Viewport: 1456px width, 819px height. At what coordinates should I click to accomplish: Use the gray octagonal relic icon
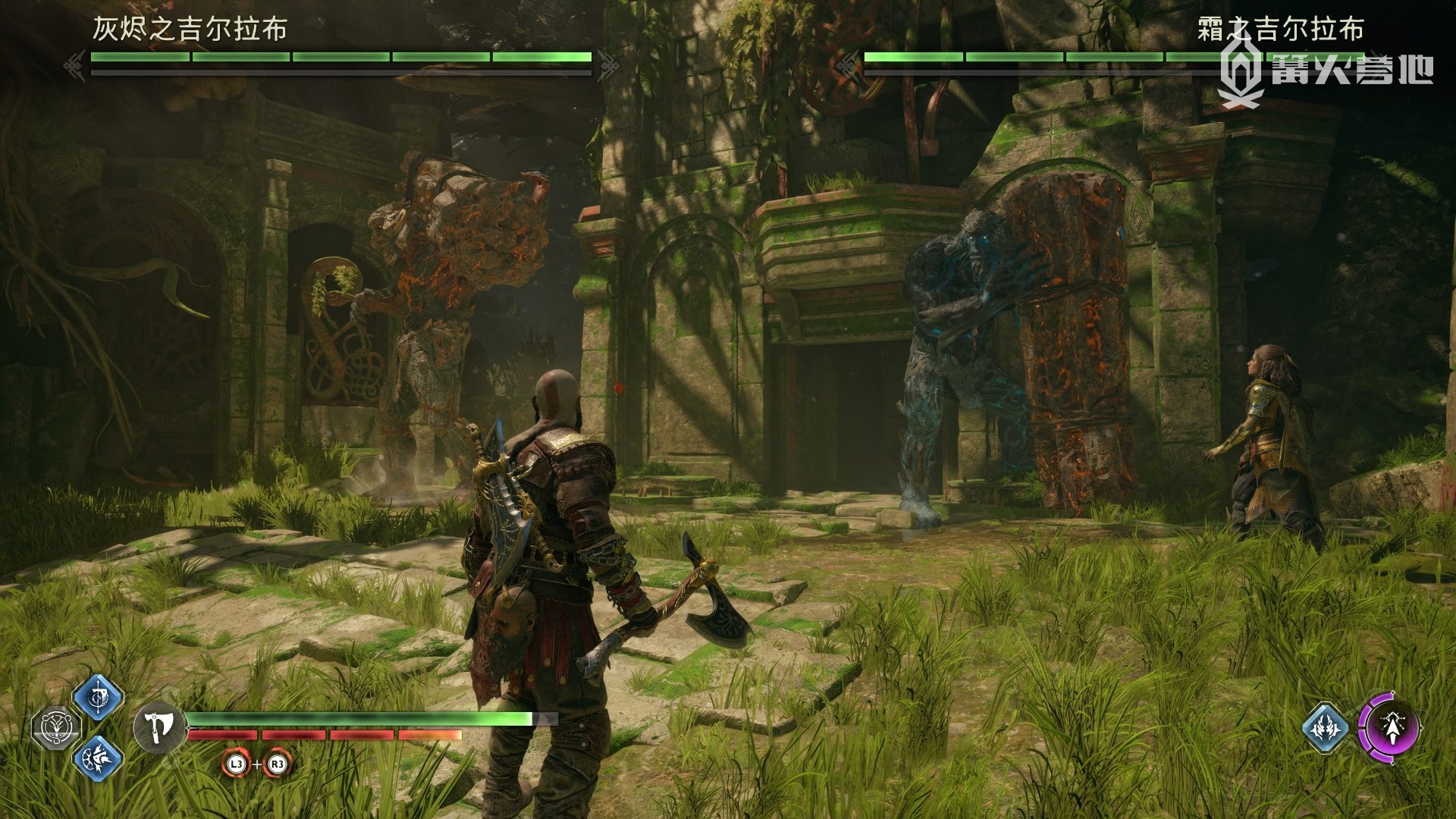tap(55, 727)
